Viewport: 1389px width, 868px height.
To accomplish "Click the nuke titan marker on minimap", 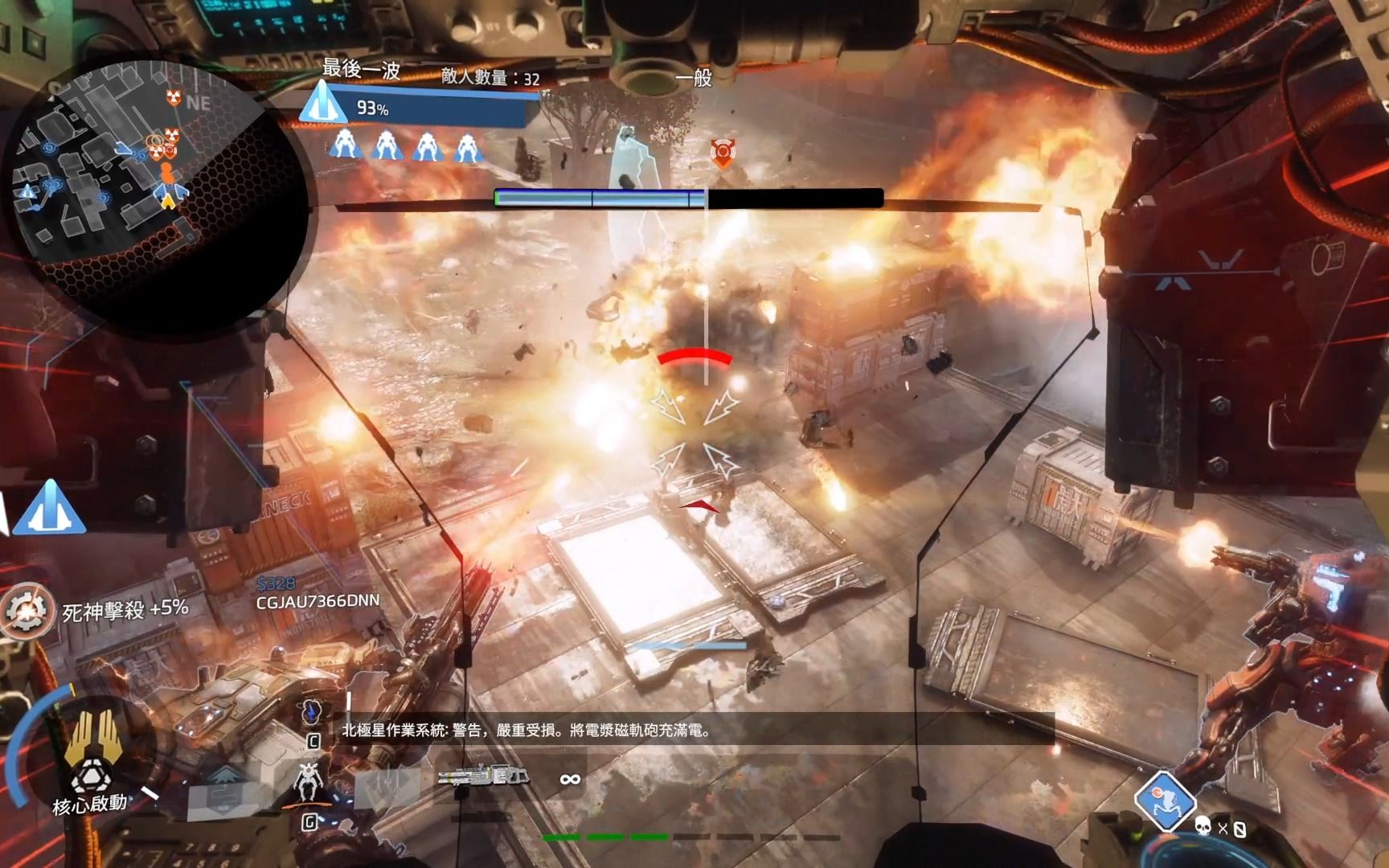I will coord(174,97).
